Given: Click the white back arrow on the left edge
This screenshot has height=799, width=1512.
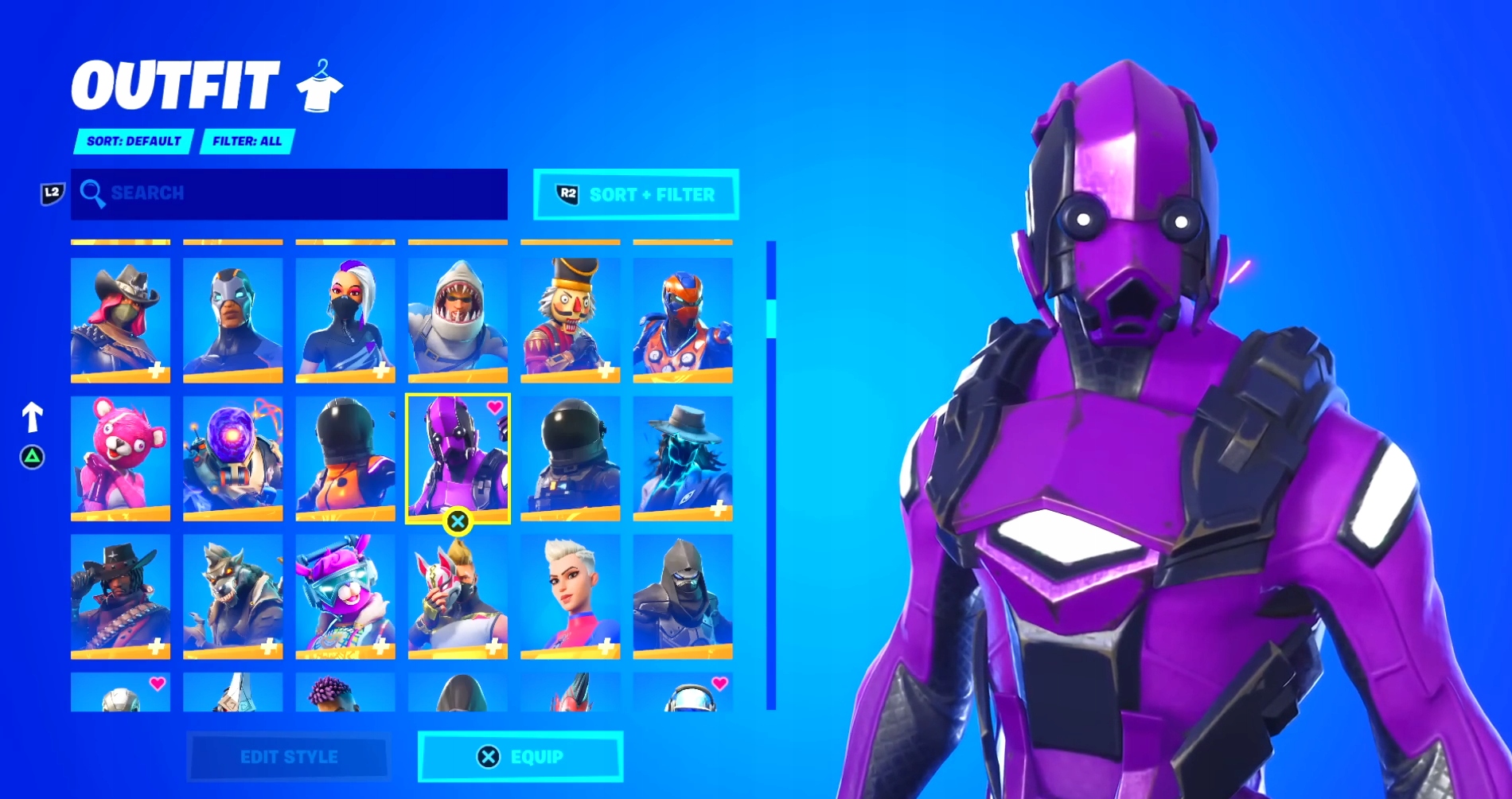Looking at the screenshot, I should tap(32, 415).
